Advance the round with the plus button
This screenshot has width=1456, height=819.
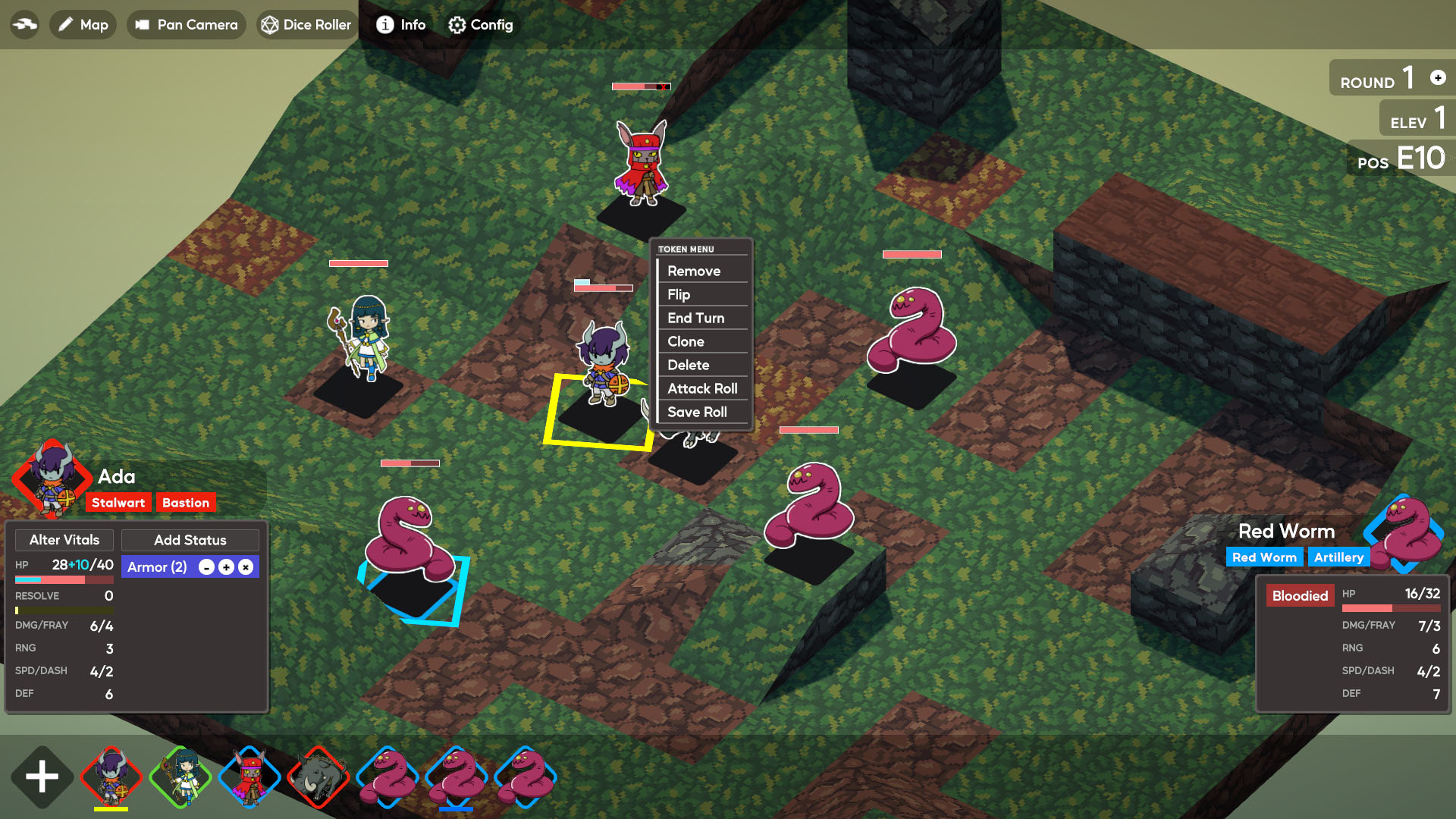(1438, 77)
